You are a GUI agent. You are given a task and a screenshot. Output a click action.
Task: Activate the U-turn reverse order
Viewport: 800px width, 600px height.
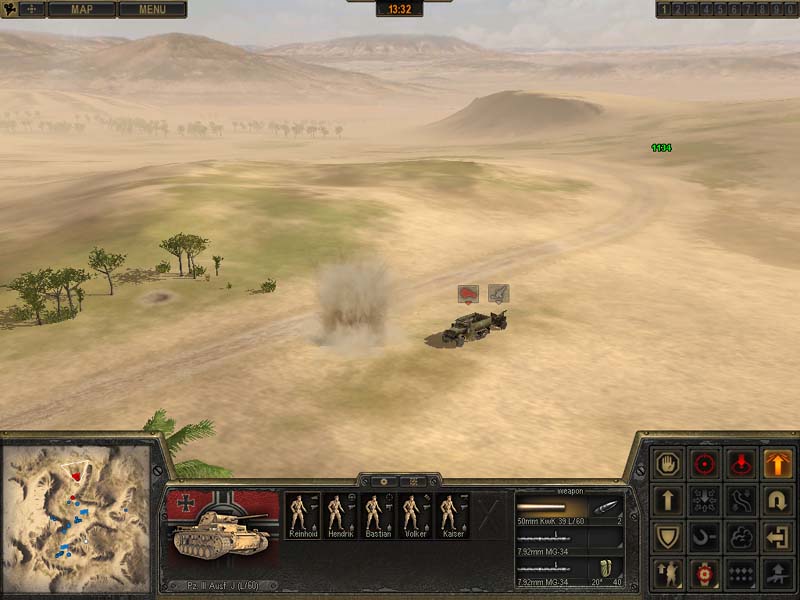pyautogui.click(x=777, y=500)
